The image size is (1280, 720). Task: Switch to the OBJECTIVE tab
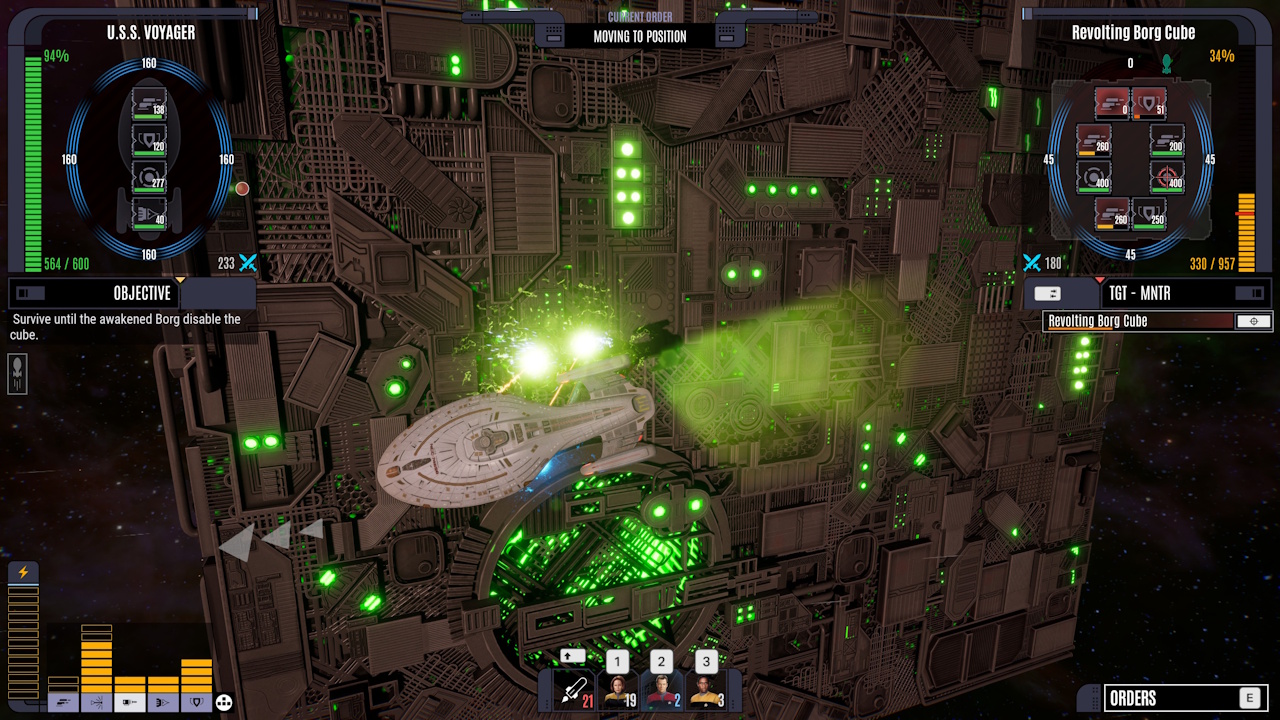point(140,293)
